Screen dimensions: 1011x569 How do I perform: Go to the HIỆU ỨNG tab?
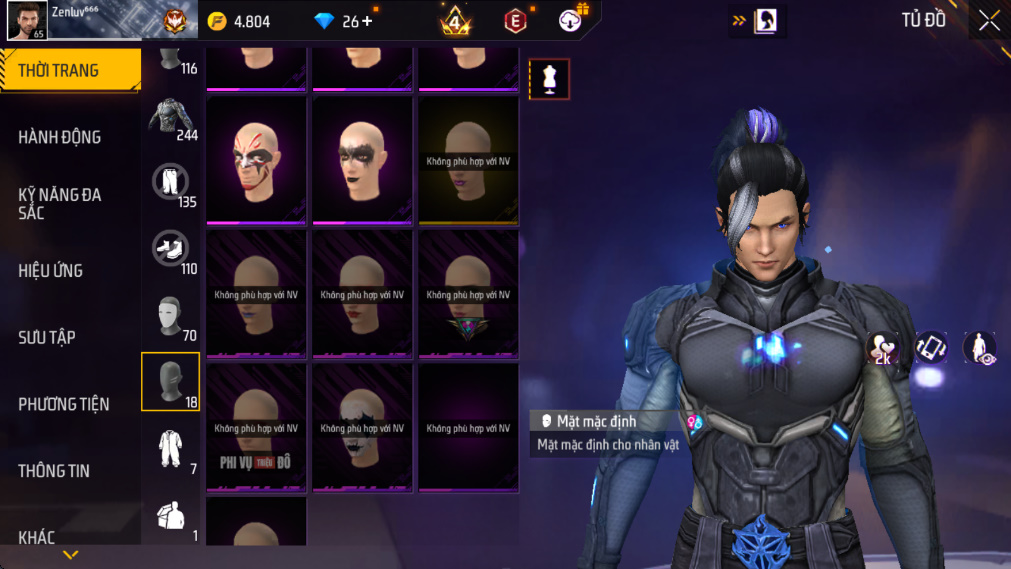(x=51, y=271)
